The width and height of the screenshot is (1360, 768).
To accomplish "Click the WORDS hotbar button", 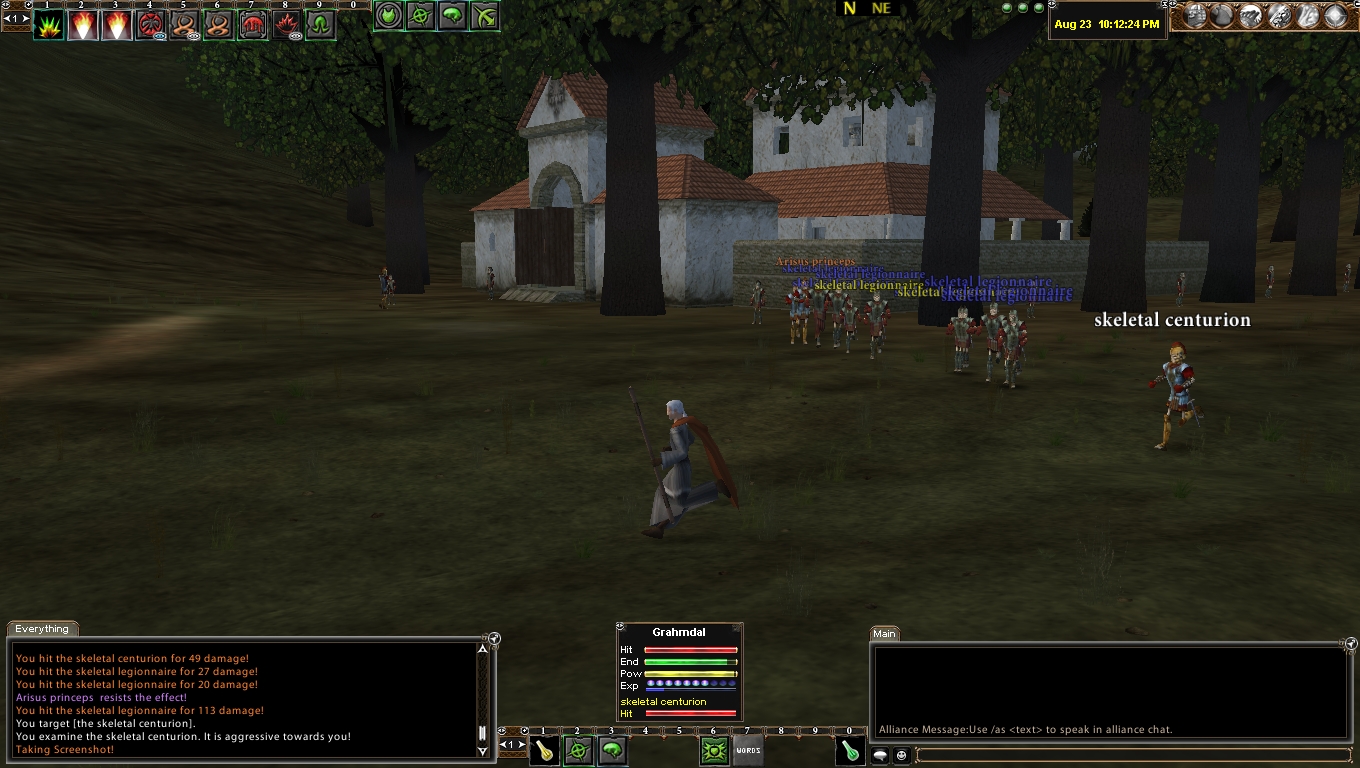I will (x=748, y=751).
